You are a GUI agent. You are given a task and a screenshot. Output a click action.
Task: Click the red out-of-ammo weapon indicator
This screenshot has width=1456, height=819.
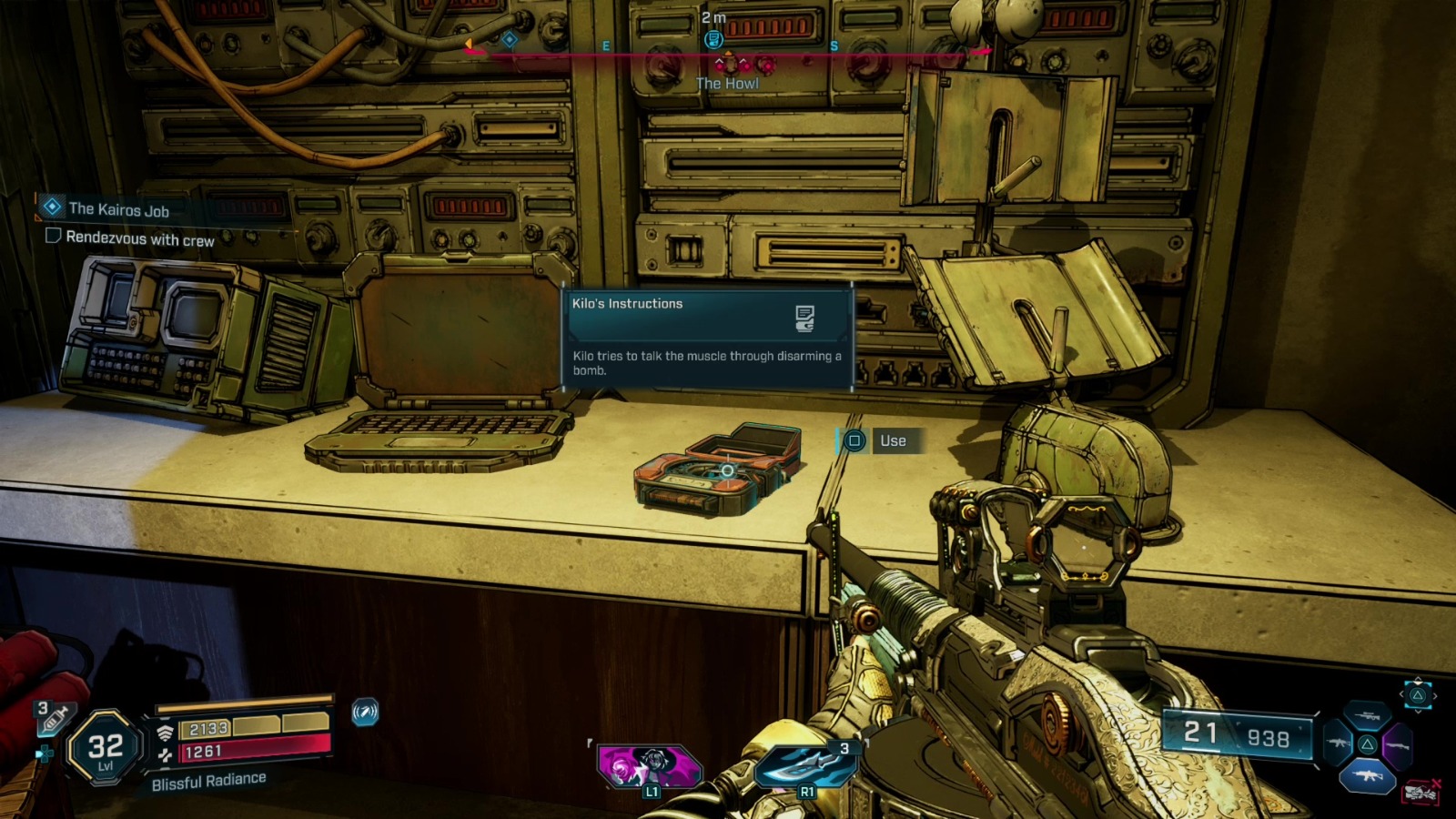(1421, 792)
